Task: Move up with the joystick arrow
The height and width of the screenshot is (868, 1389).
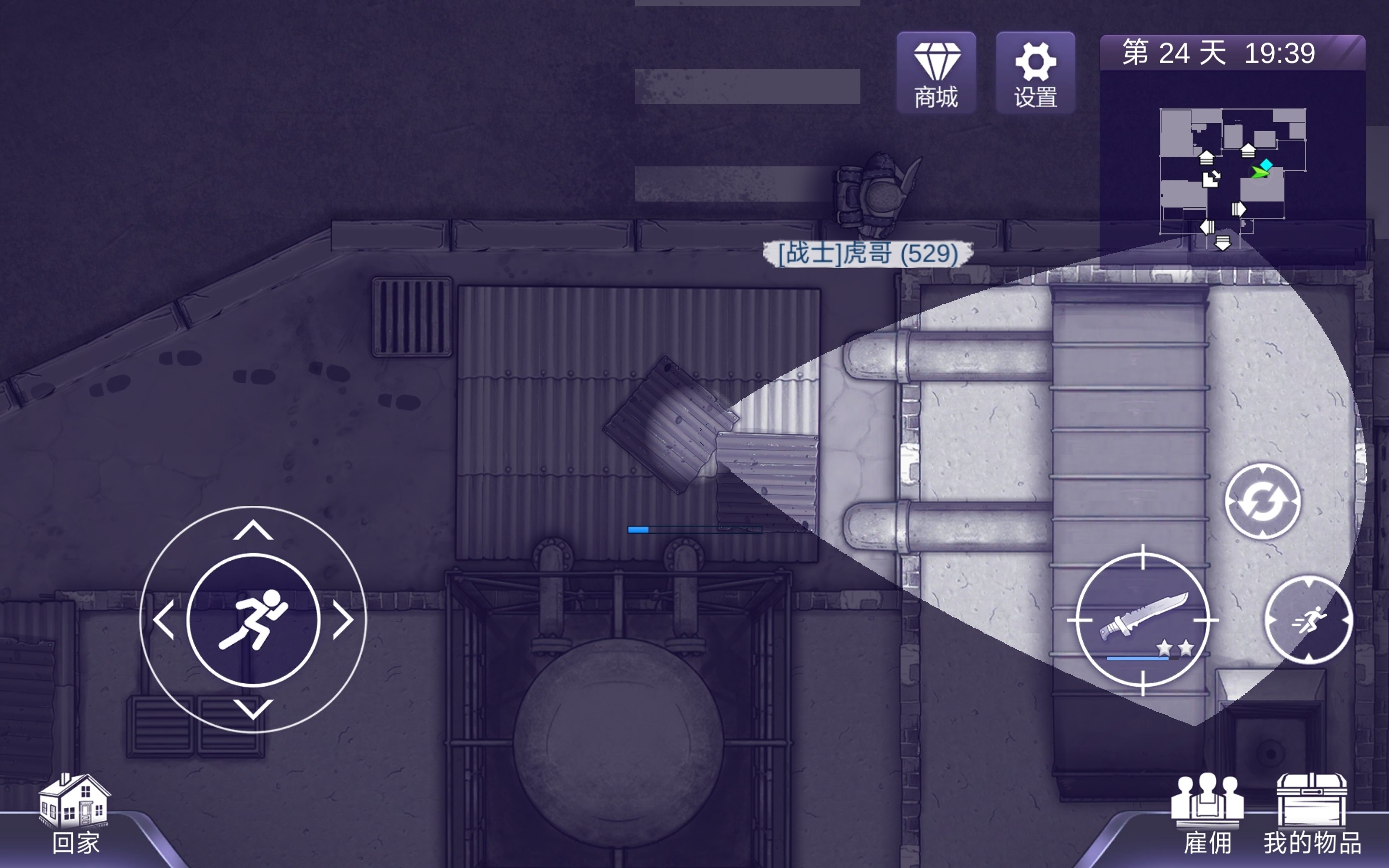Action: click(x=253, y=530)
